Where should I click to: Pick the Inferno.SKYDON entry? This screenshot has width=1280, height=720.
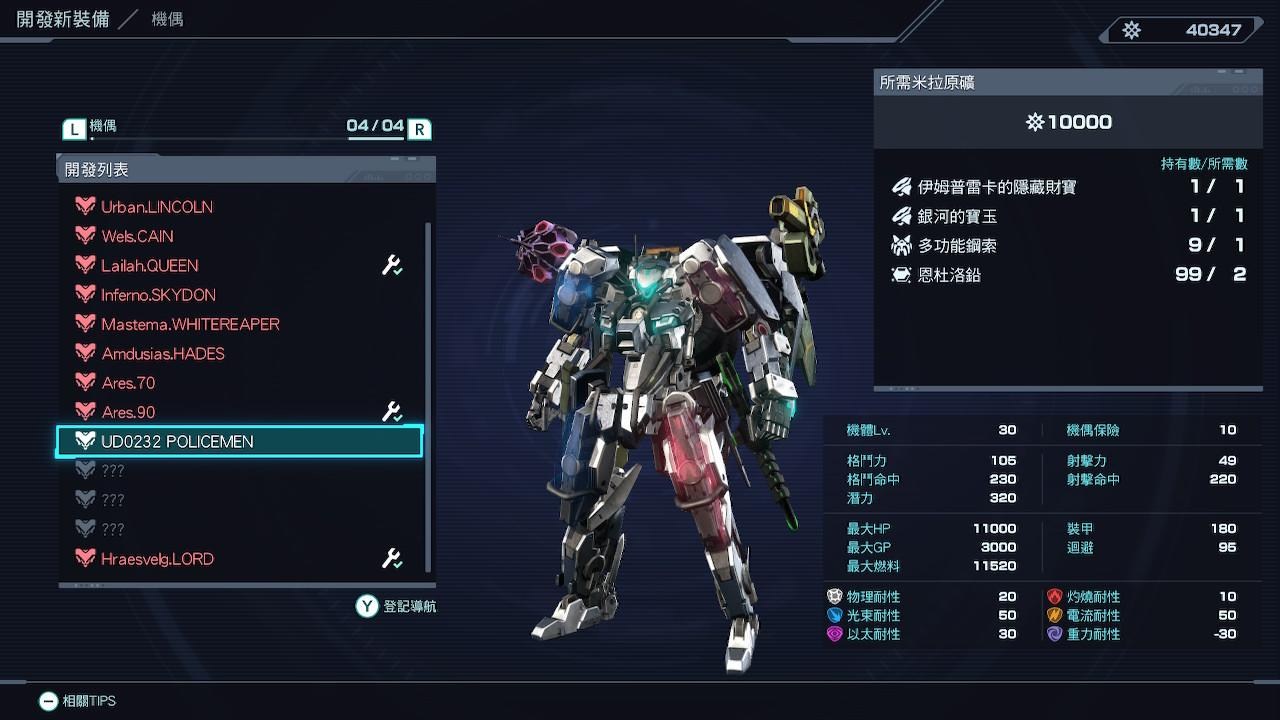158,295
